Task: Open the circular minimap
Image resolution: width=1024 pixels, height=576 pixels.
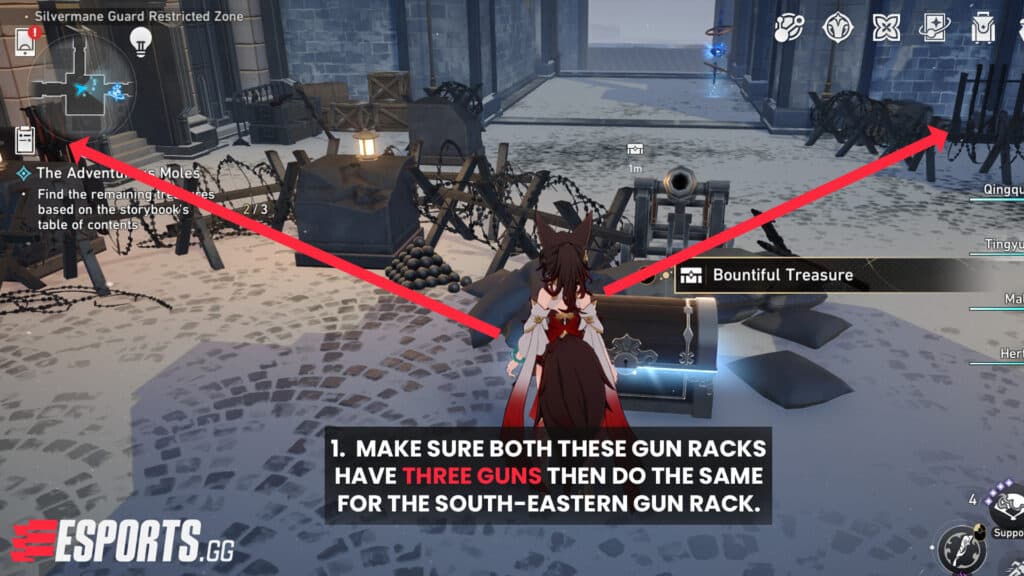Action: 85,90
